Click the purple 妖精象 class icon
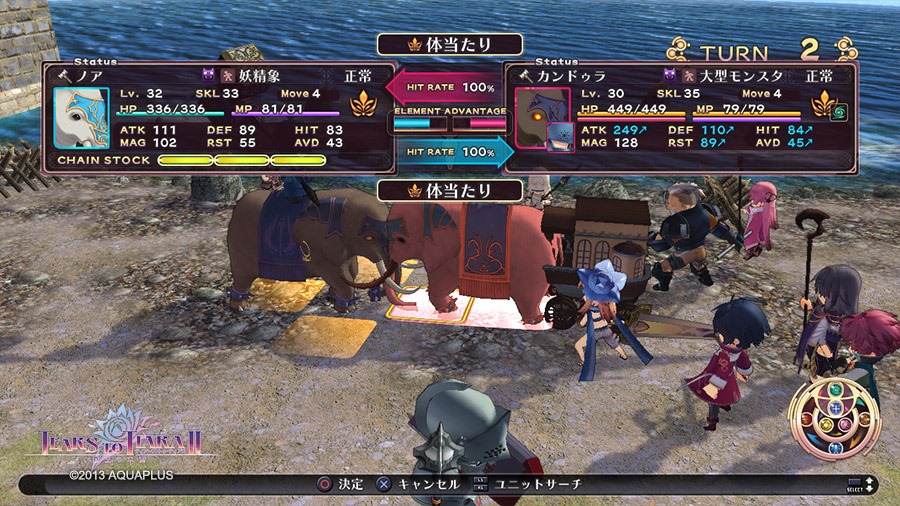 click(x=209, y=75)
